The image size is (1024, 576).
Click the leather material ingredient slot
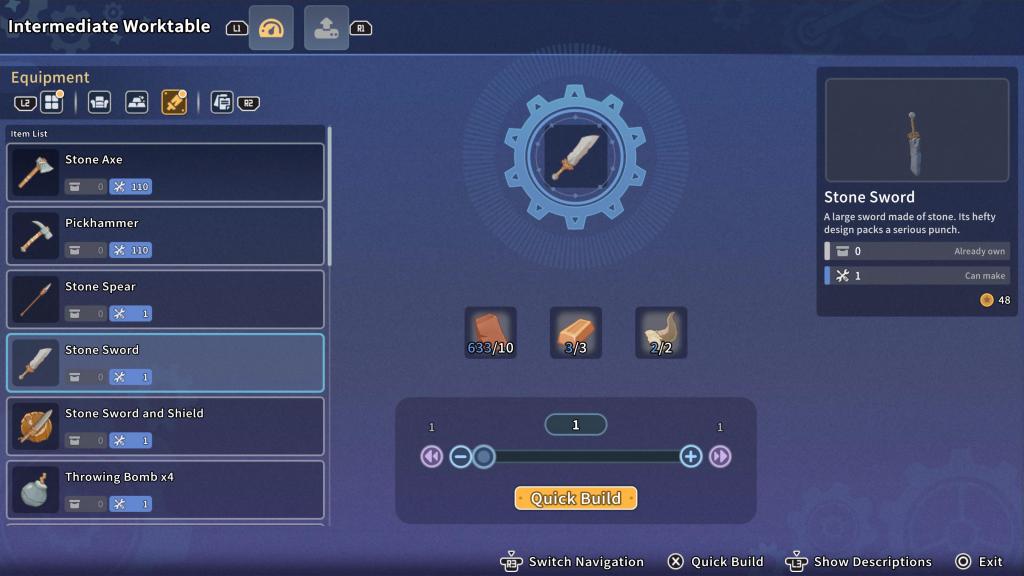coord(490,333)
